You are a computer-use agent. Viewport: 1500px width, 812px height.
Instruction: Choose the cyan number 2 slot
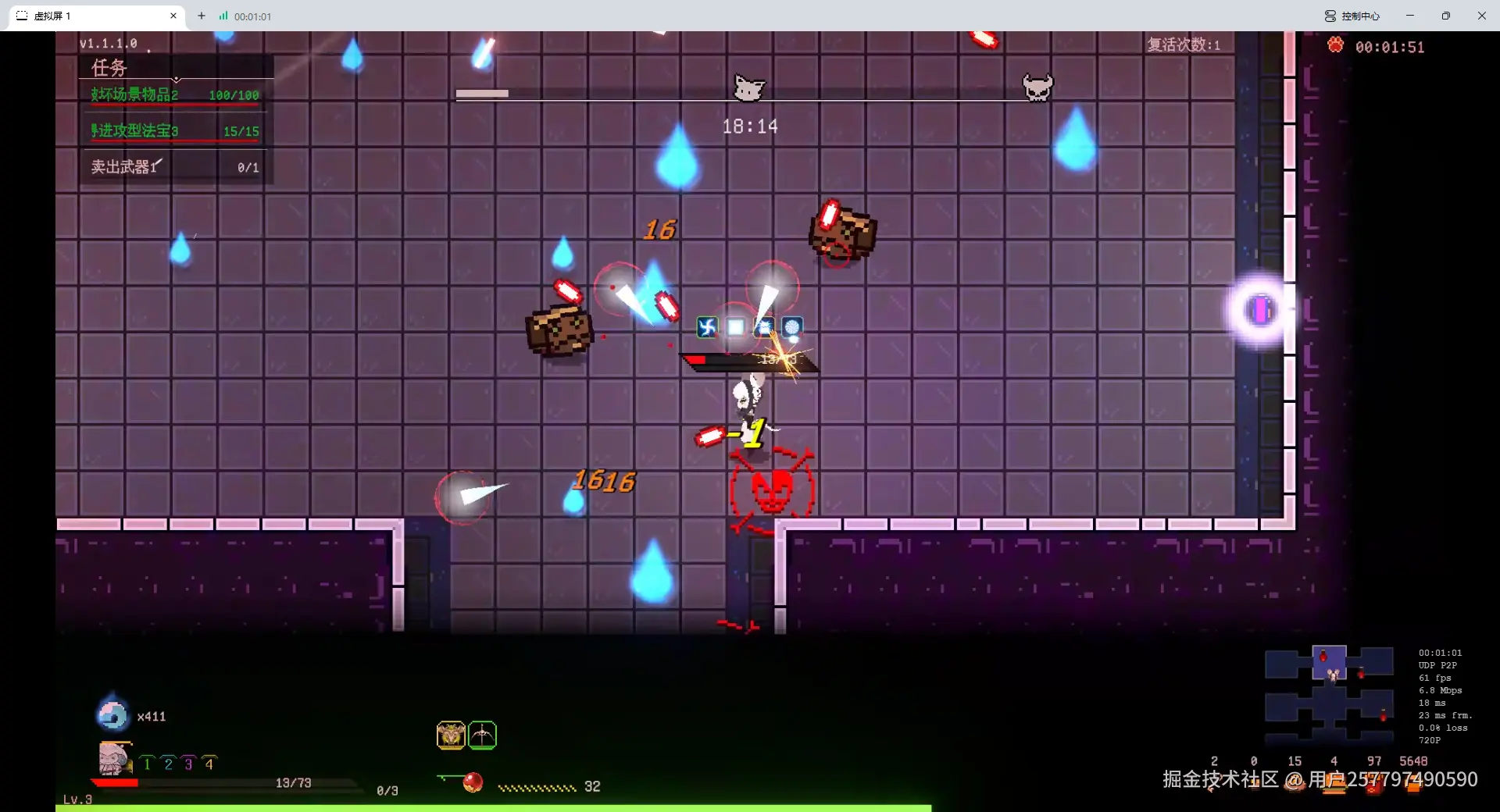[x=168, y=764]
